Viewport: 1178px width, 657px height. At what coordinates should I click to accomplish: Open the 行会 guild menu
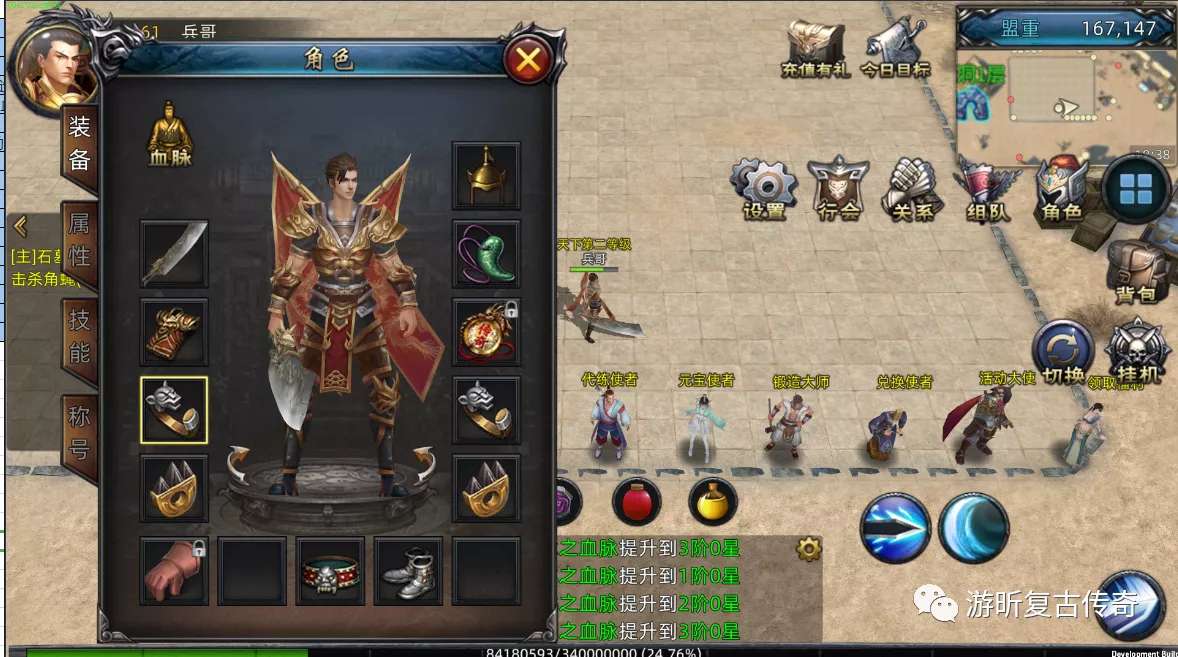pyautogui.click(x=838, y=188)
